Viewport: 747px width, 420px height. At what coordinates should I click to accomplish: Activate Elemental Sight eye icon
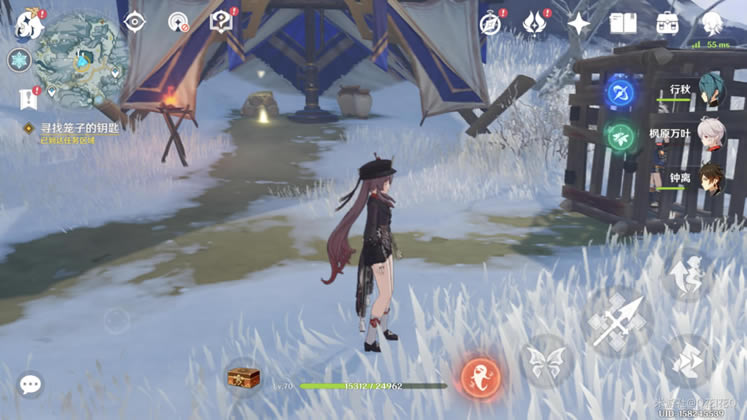[134, 22]
